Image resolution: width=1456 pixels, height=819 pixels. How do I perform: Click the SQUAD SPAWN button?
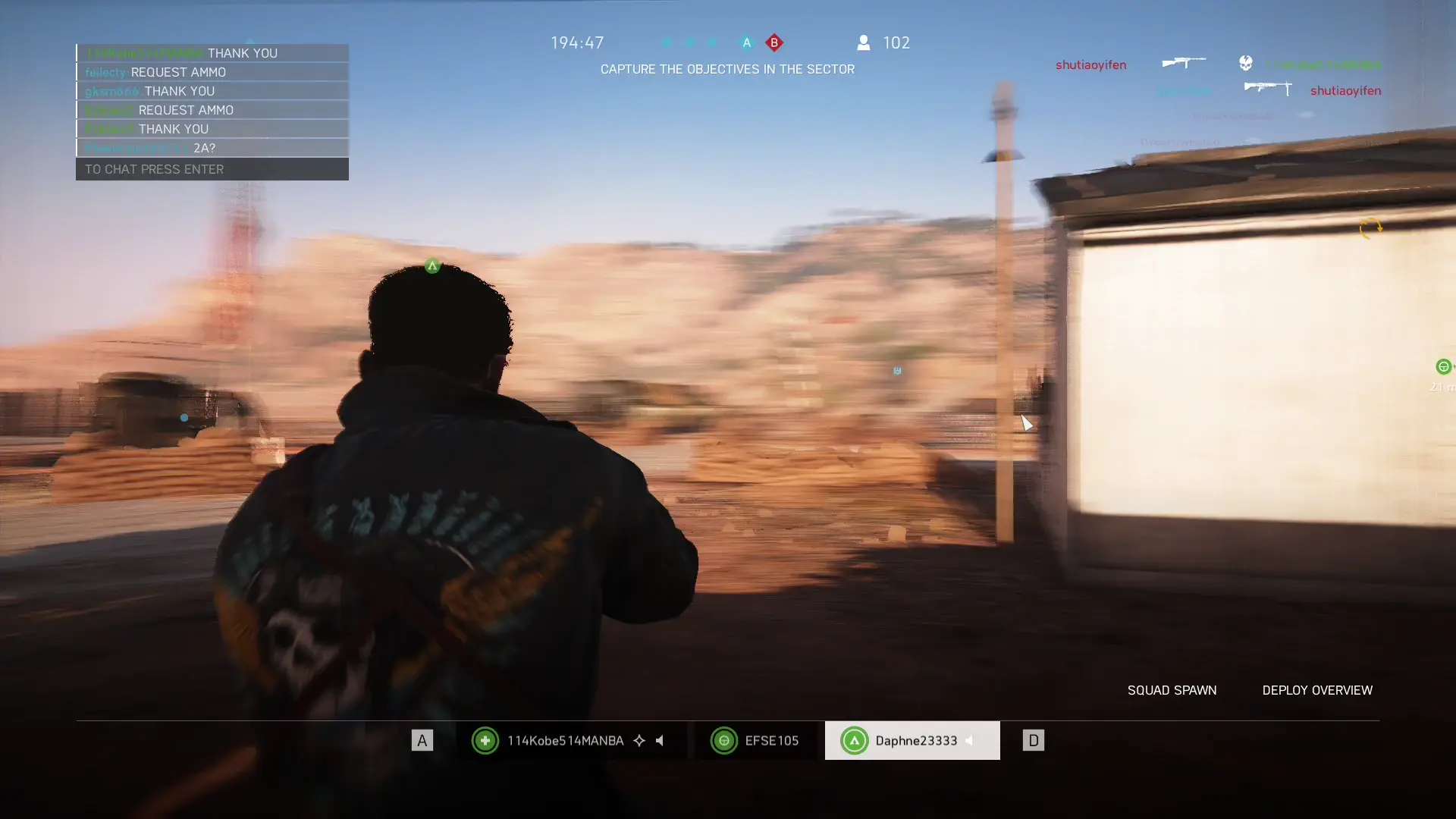click(1172, 690)
